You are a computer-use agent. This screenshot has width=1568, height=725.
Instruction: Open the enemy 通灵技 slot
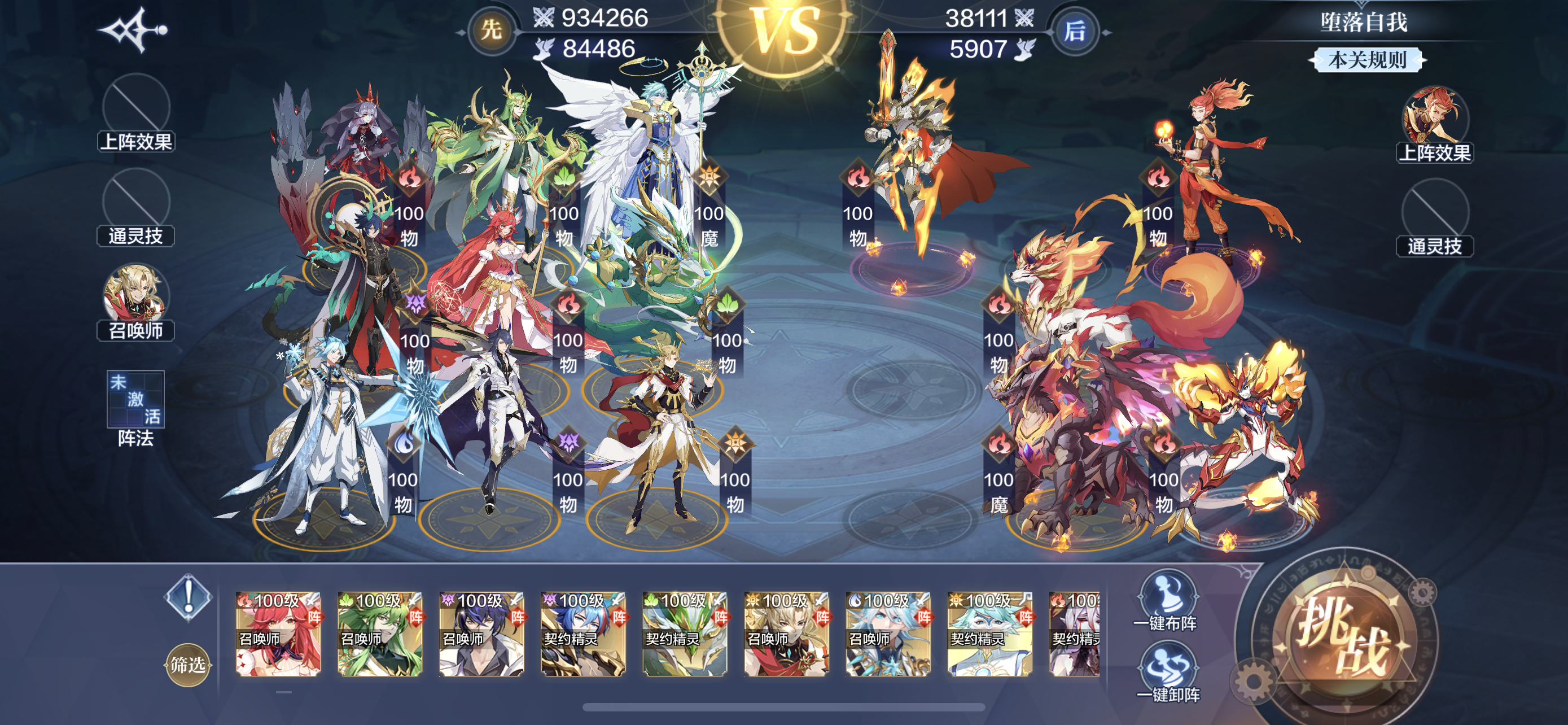click(1434, 216)
